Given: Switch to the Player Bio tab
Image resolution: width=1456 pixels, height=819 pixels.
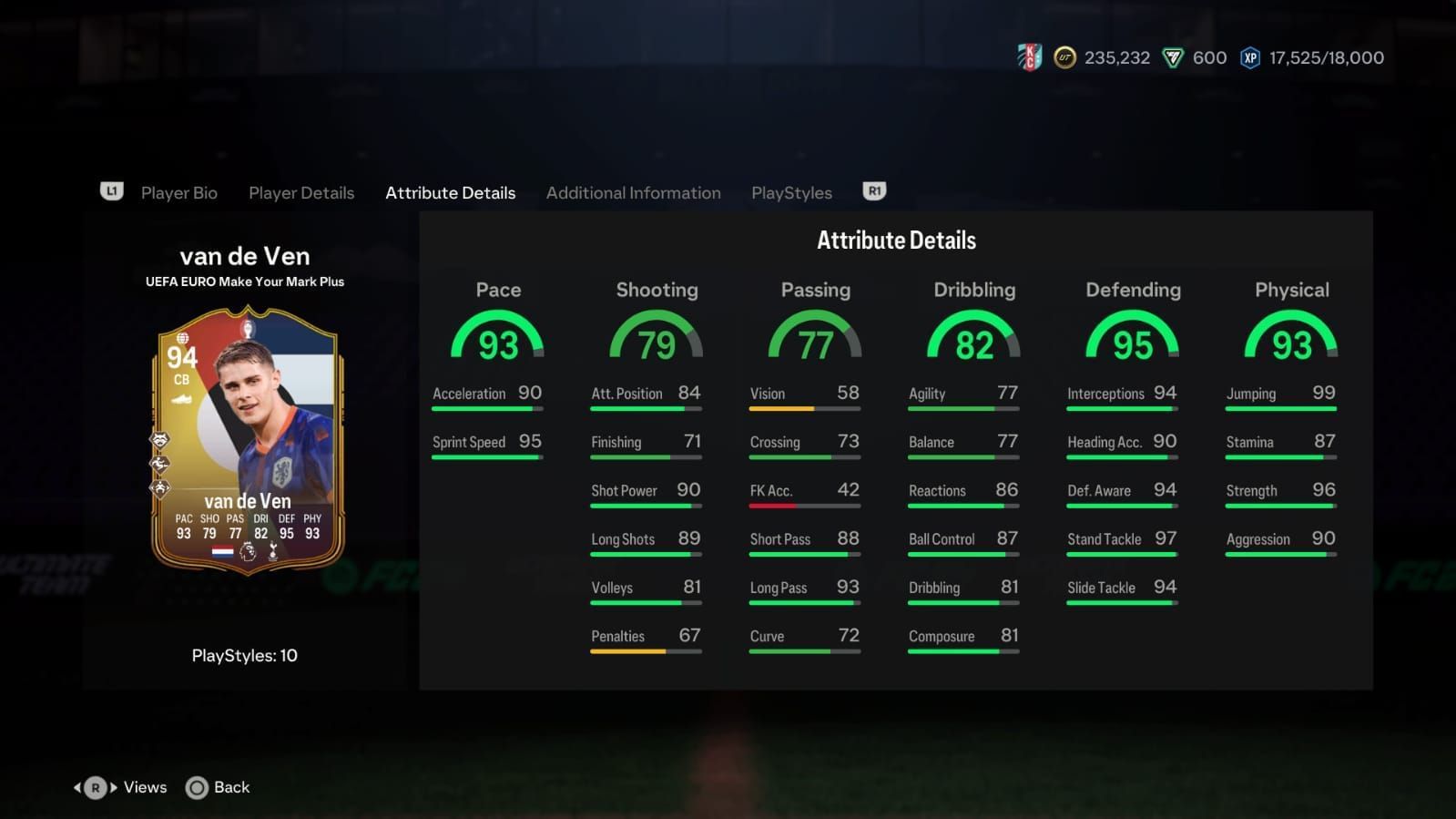Looking at the screenshot, I should click(x=178, y=192).
